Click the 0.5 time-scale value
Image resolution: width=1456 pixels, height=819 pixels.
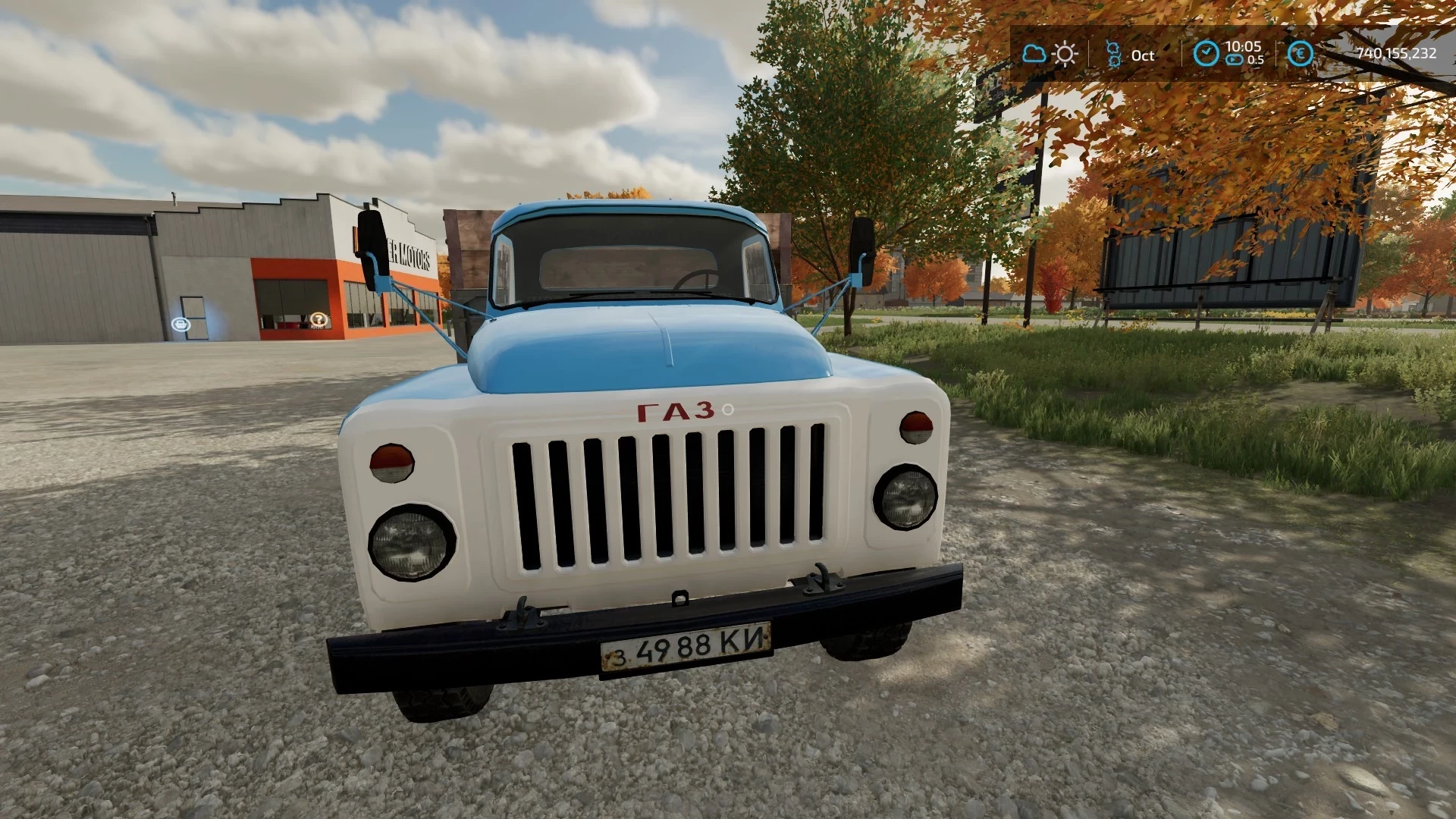(1256, 60)
